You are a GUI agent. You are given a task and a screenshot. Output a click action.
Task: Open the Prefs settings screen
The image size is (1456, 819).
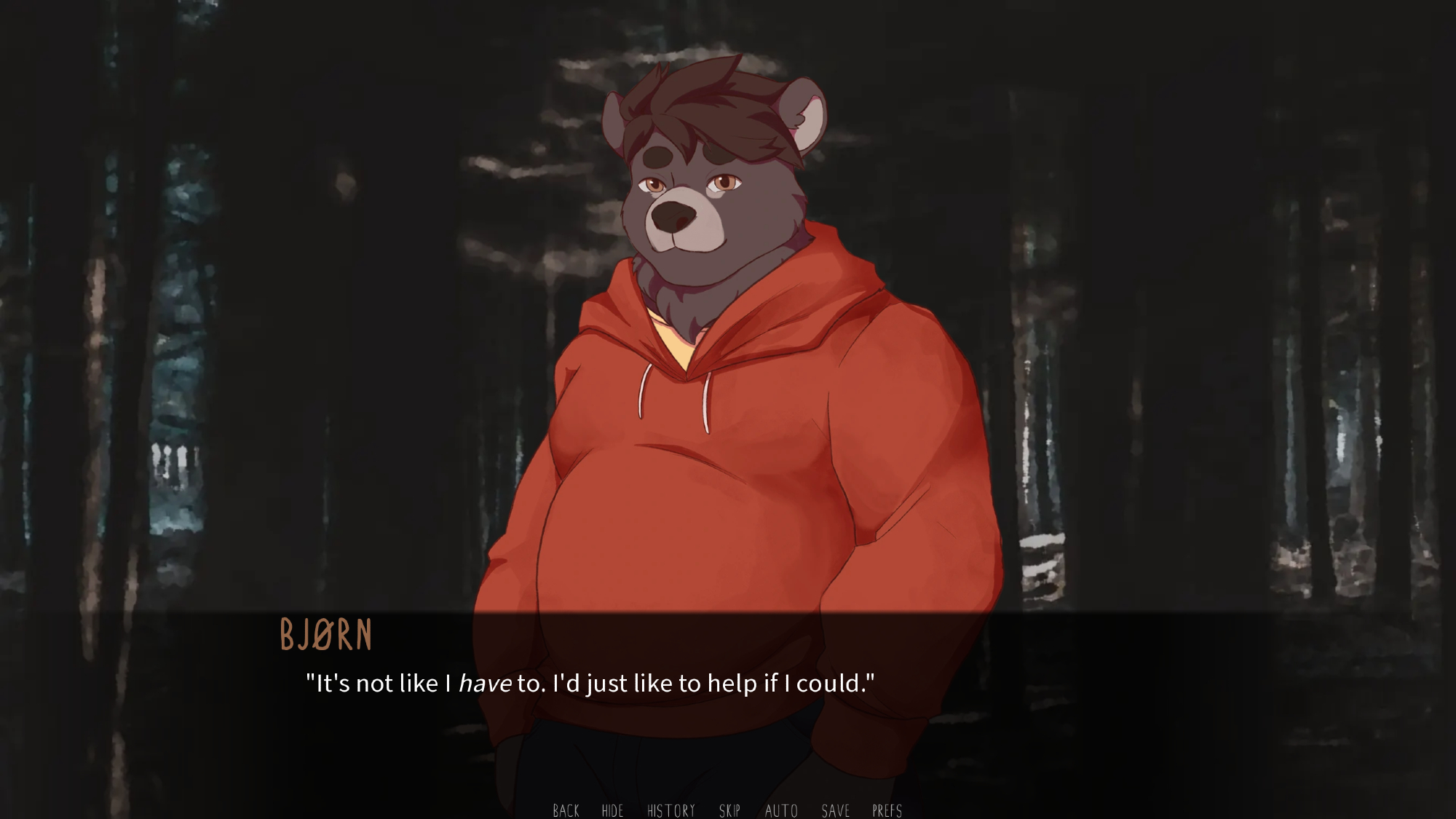pyautogui.click(x=887, y=810)
